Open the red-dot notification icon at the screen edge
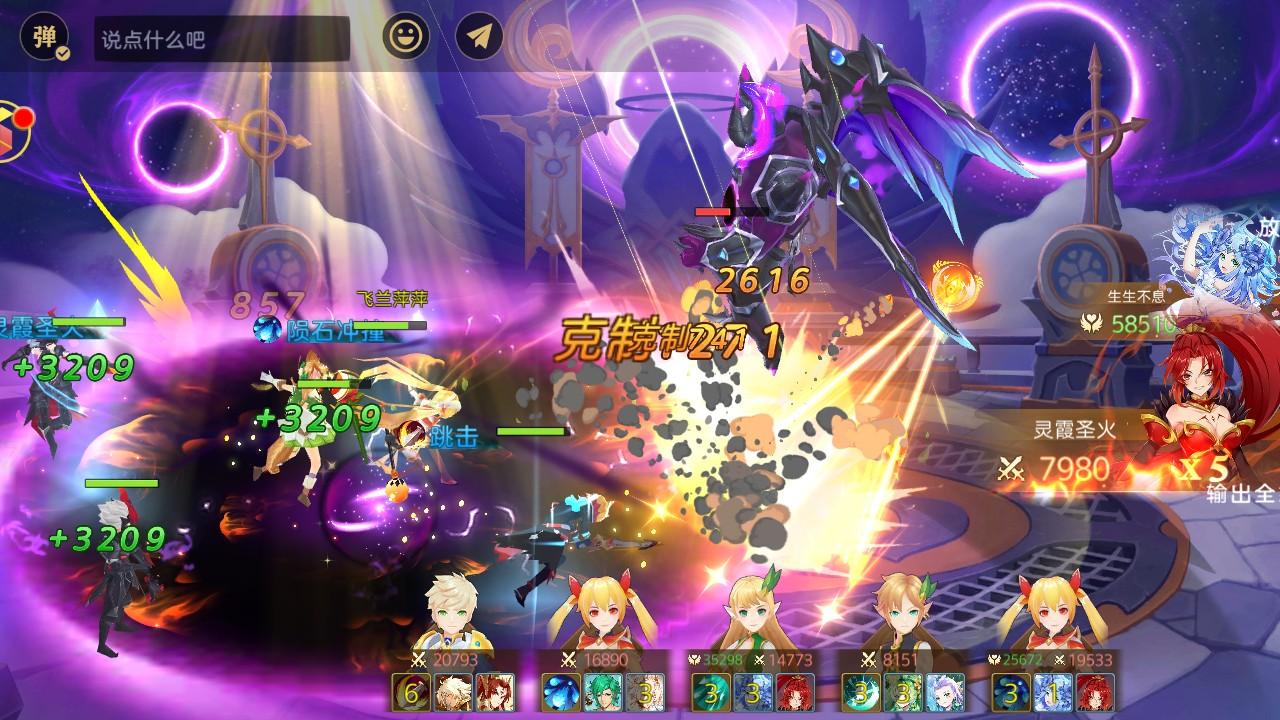This screenshot has width=1280, height=720. pos(12,131)
